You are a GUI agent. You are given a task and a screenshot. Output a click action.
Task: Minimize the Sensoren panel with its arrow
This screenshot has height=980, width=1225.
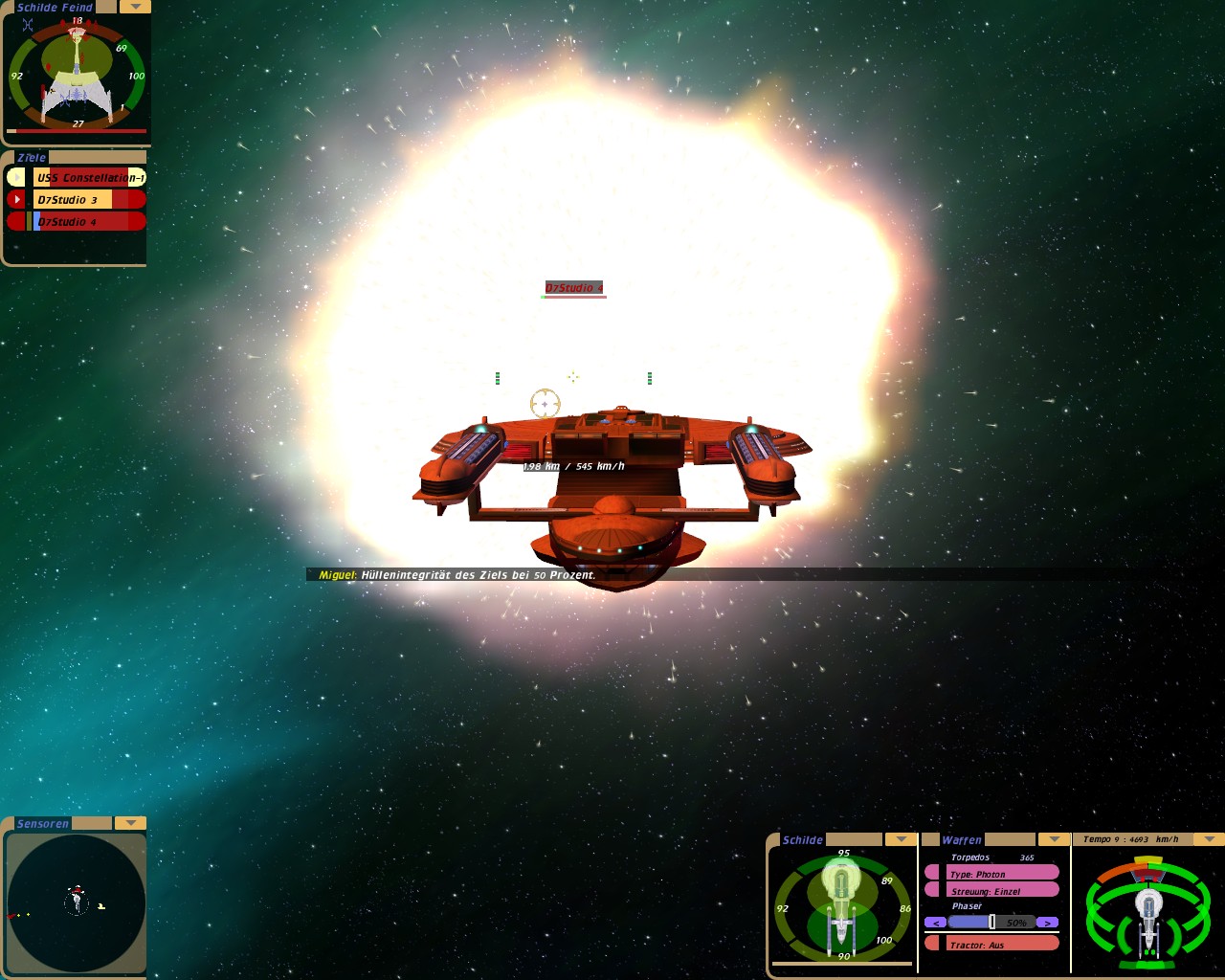[x=129, y=823]
